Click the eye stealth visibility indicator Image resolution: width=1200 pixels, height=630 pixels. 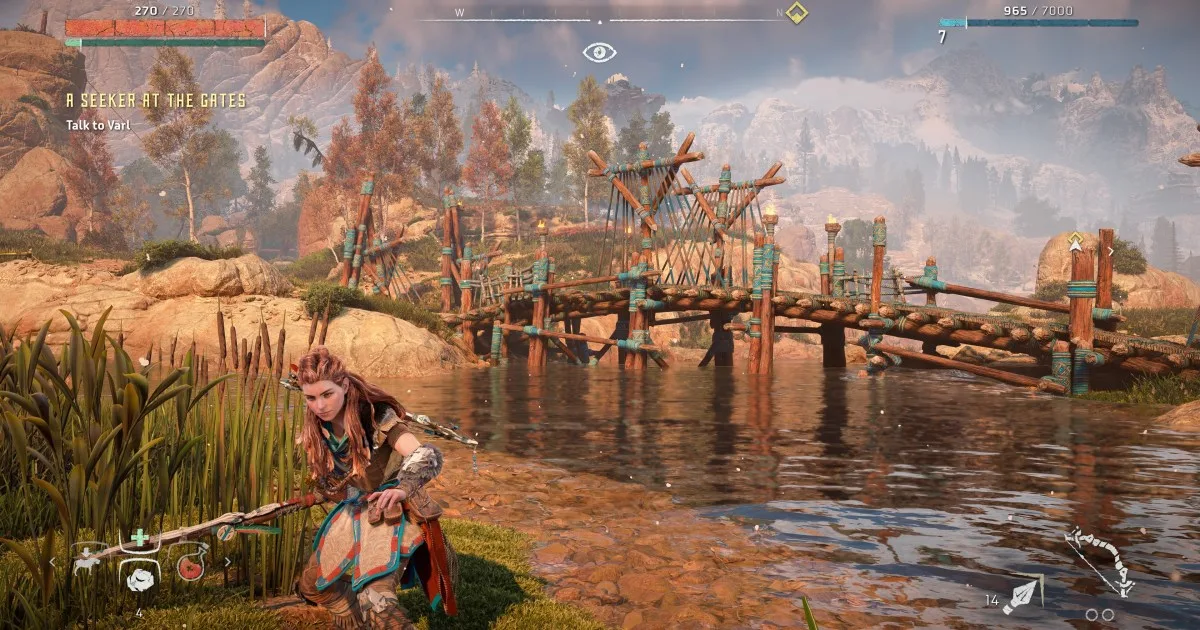tap(599, 52)
